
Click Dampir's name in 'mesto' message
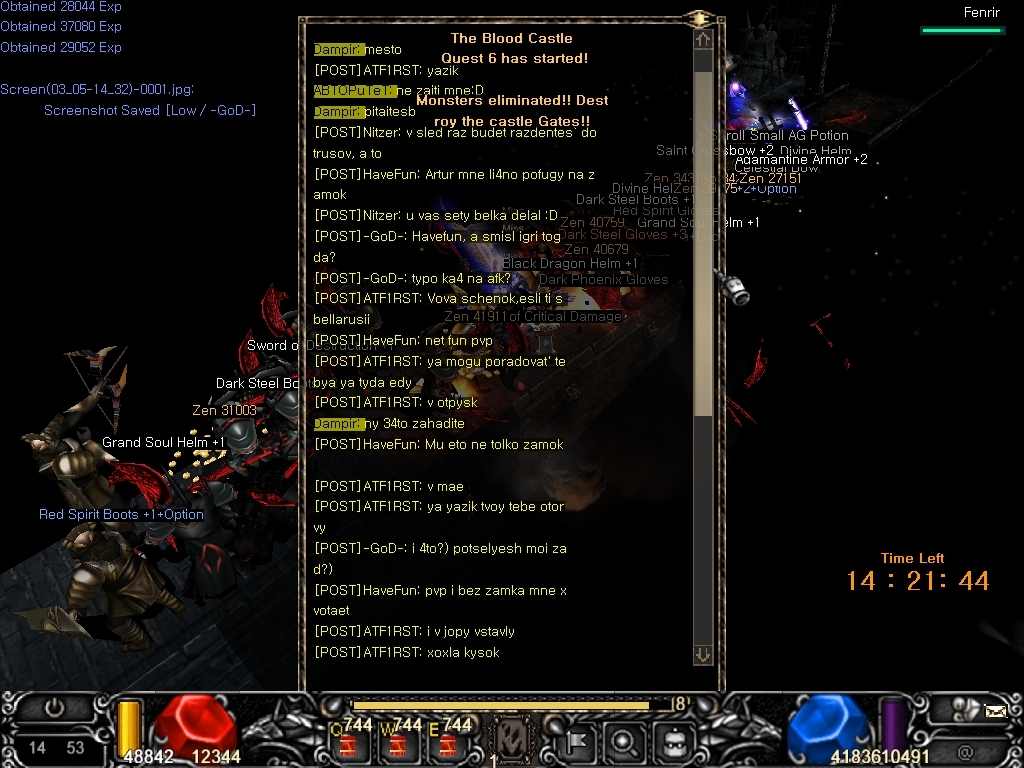[x=338, y=49]
